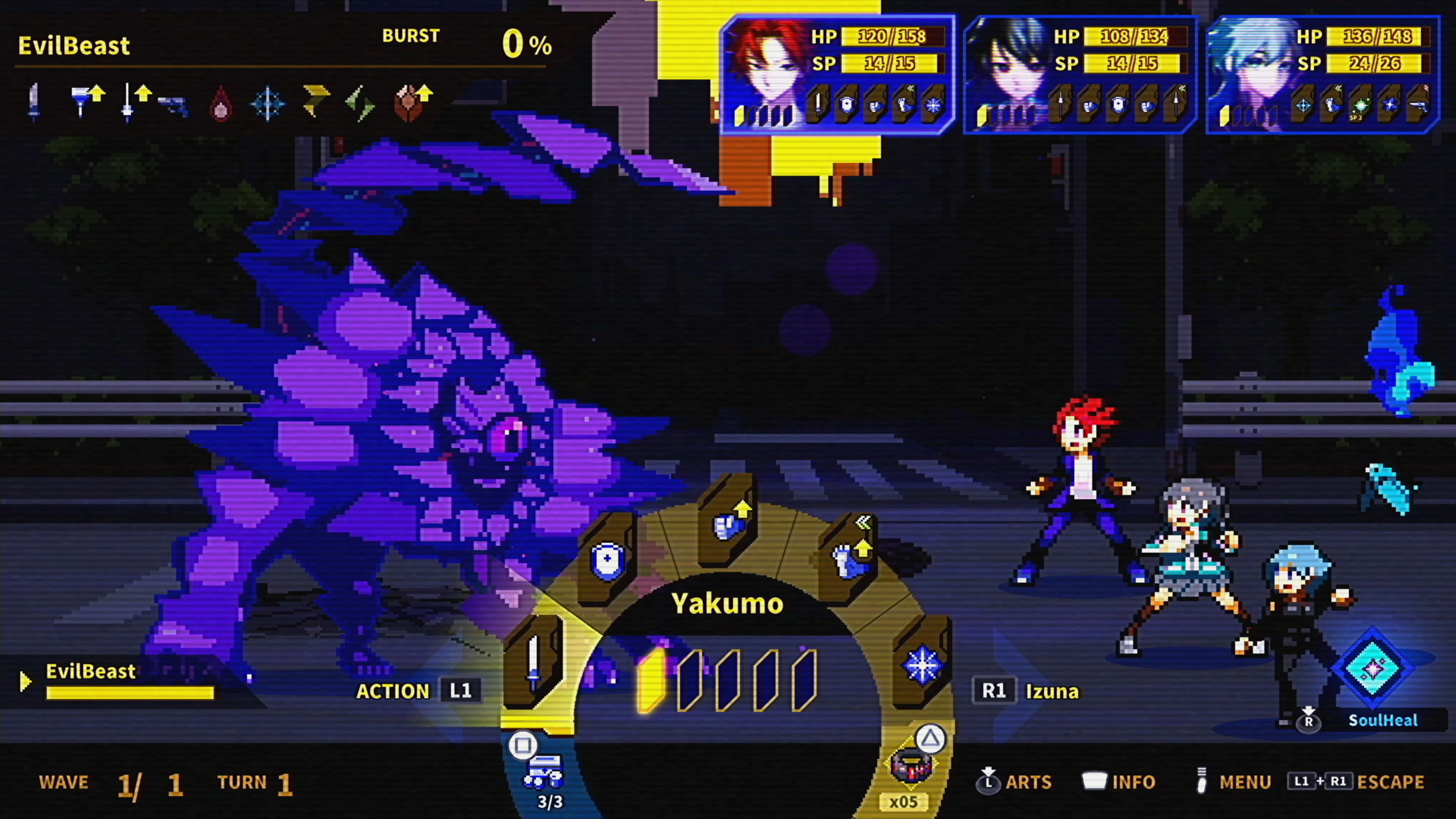Choose the shield defense card
Viewport: 1456px width, 819px height.
607,560
